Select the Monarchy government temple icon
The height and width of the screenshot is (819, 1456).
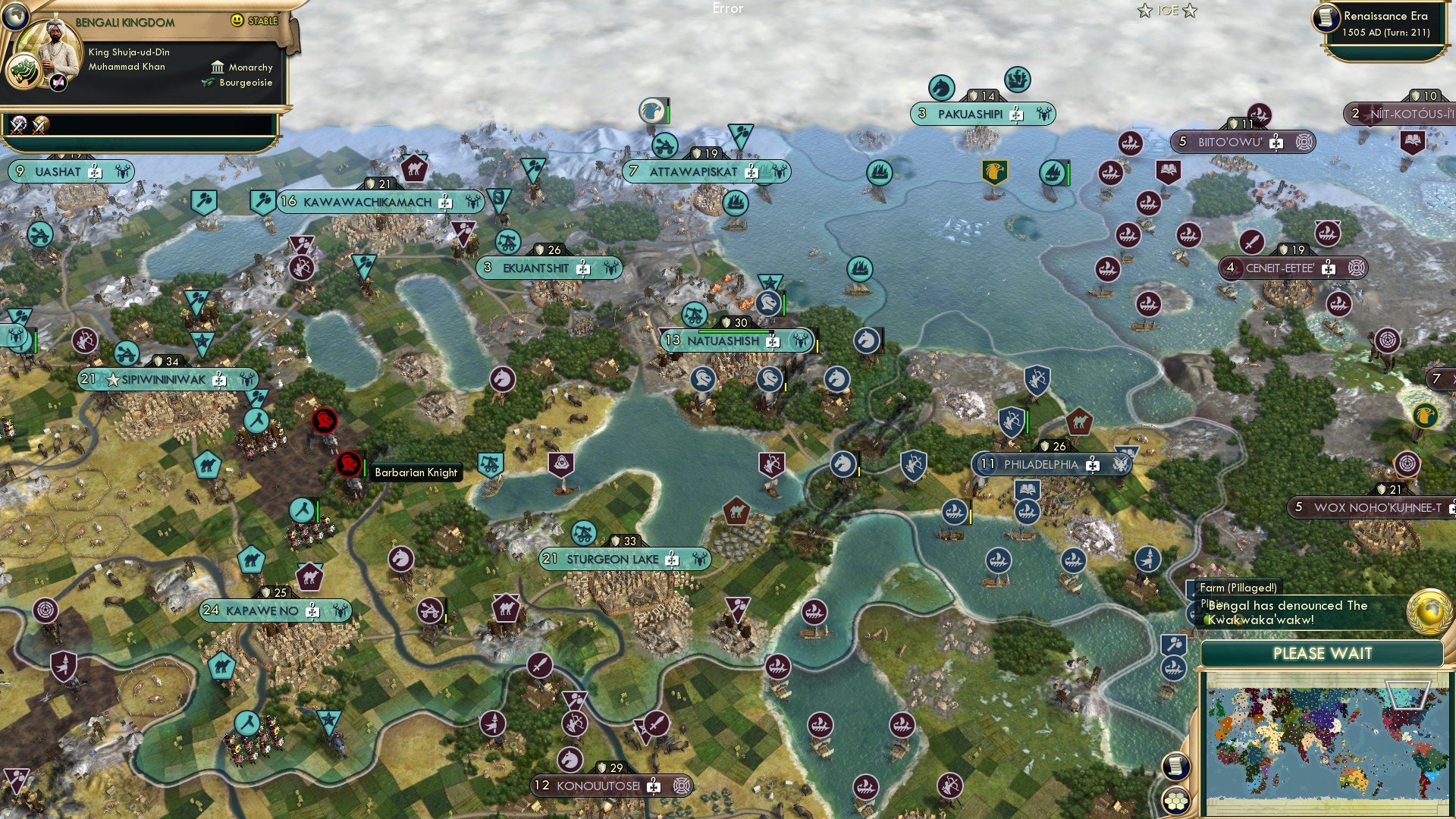pyautogui.click(x=218, y=67)
